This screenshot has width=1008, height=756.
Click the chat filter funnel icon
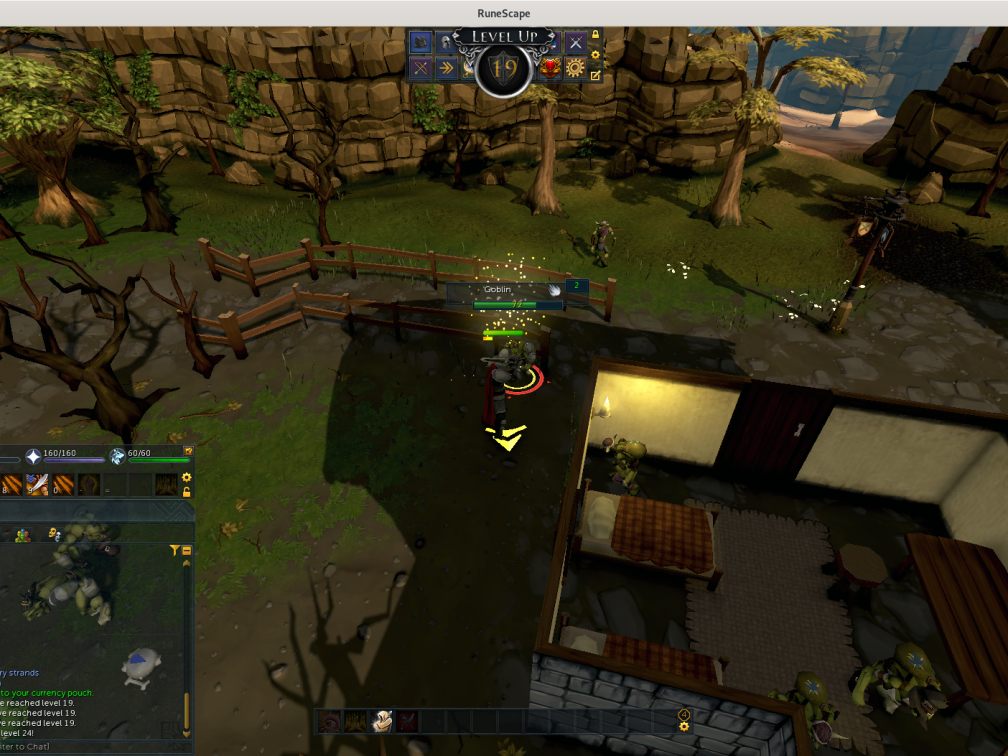(x=175, y=550)
